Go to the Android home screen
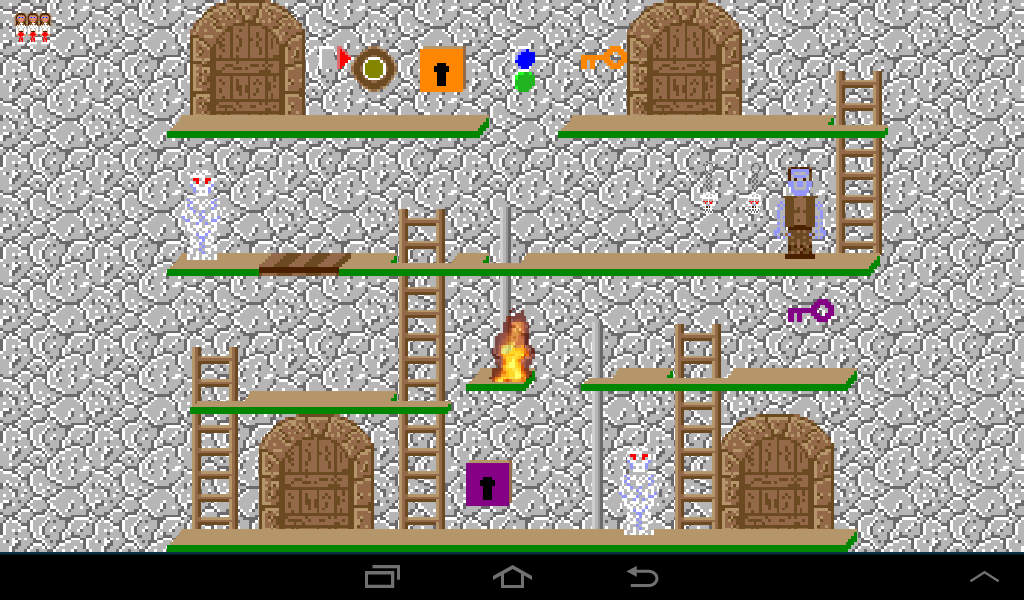1024x600 pixels. [x=512, y=576]
